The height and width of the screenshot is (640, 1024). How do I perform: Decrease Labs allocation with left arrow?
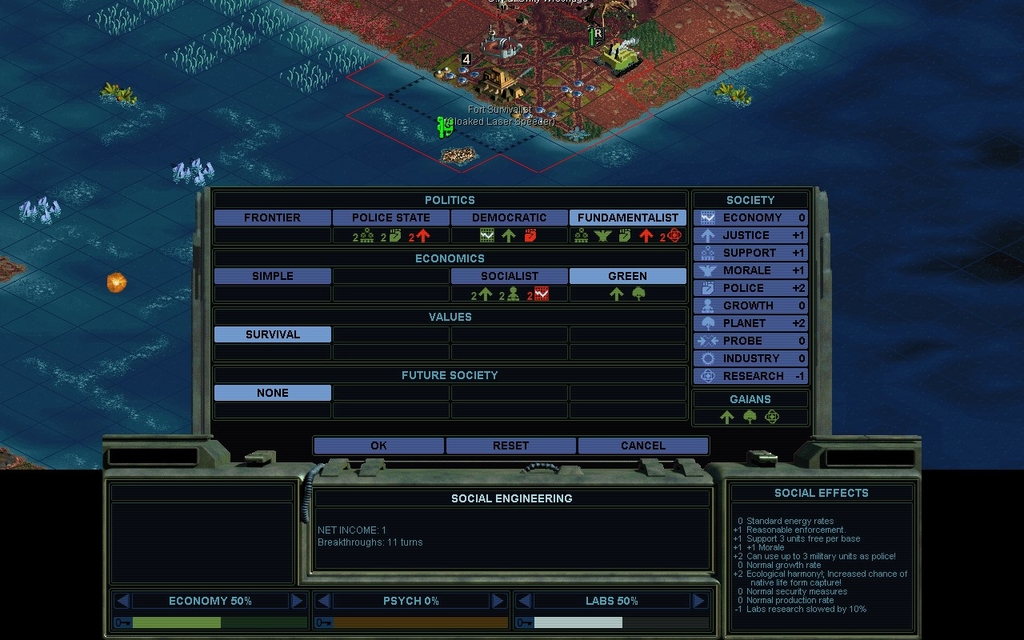coord(524,601)
